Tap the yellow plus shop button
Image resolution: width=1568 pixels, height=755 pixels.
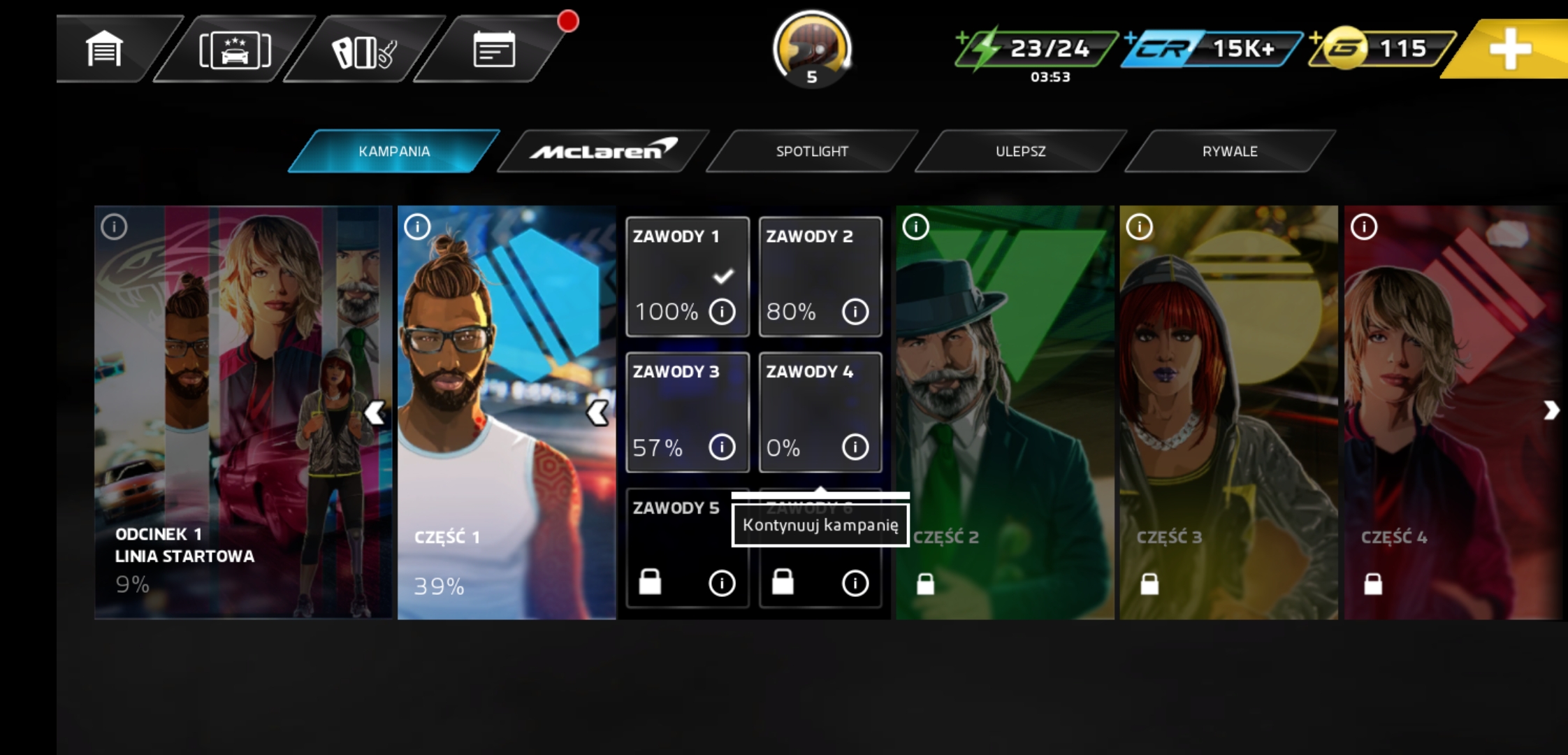coord(1510,48)
